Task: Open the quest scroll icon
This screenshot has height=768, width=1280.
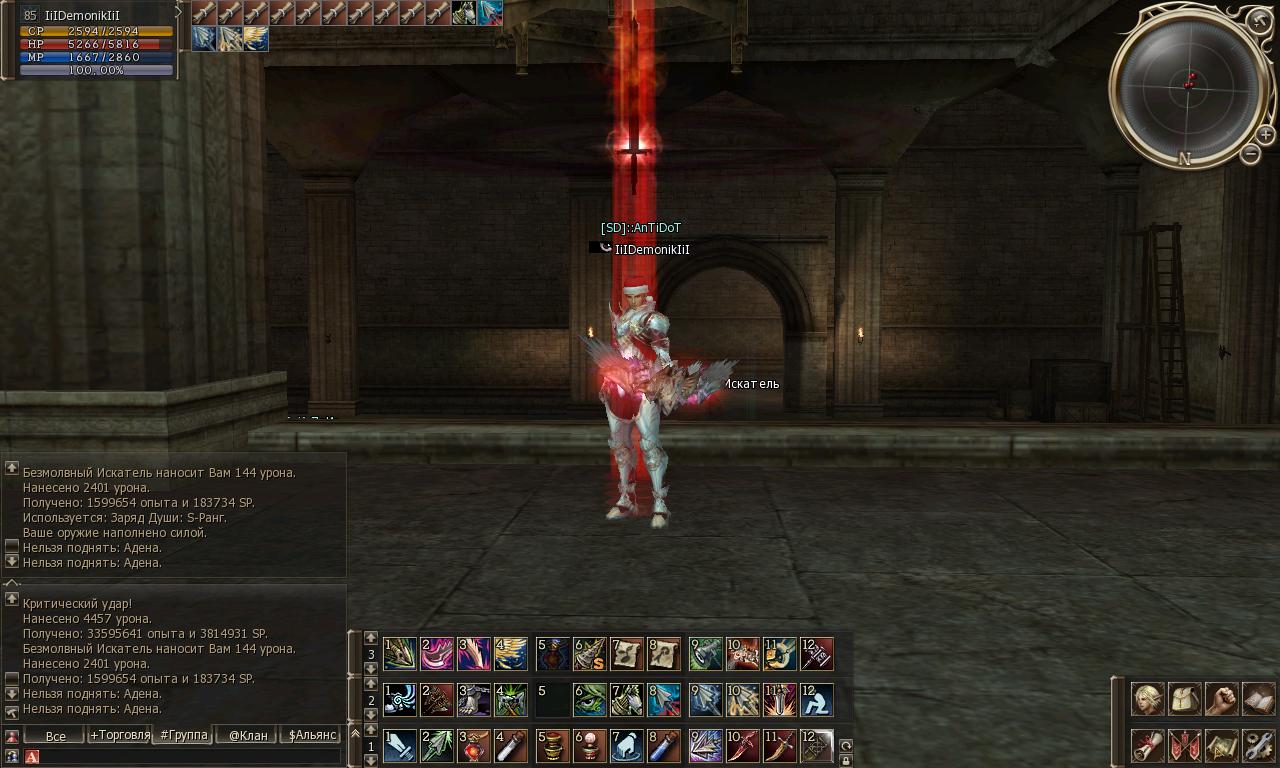Action: tap(1148, 745)
